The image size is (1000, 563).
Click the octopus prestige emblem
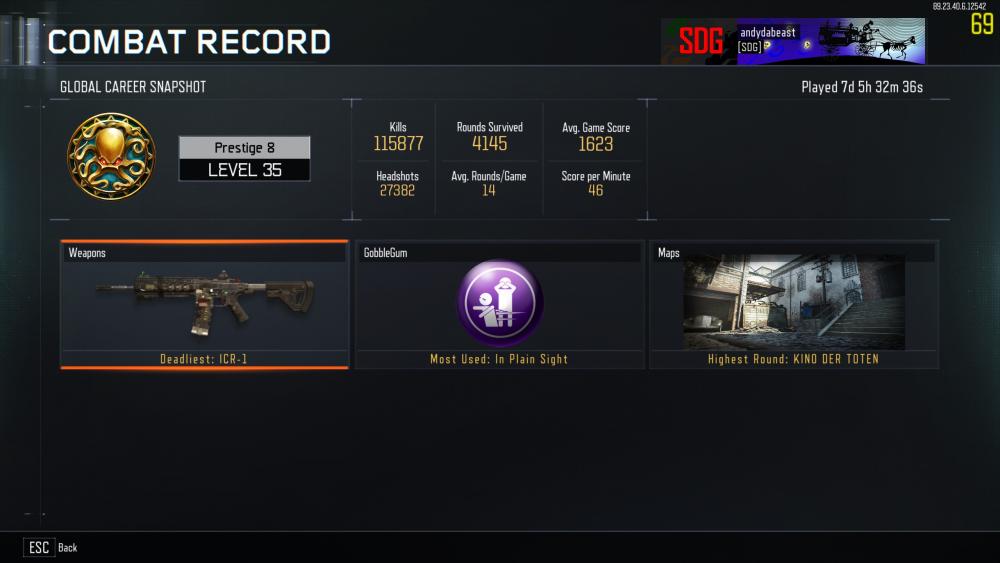pyautogui.click(x=111, y=157)
